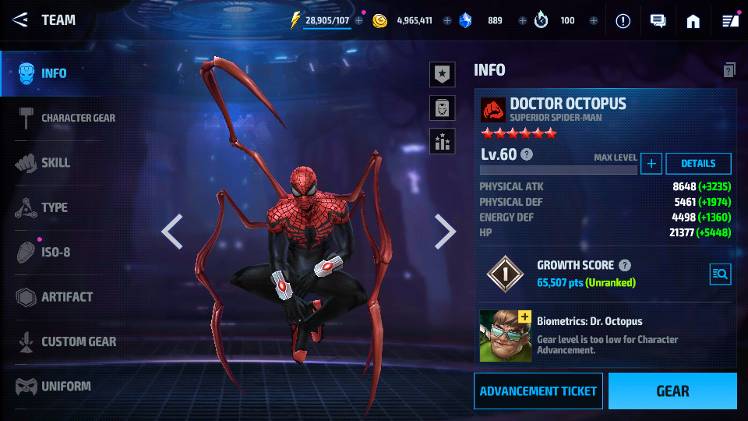
Task: Tap the blue Gear button
Action: (x=672, y=391)
